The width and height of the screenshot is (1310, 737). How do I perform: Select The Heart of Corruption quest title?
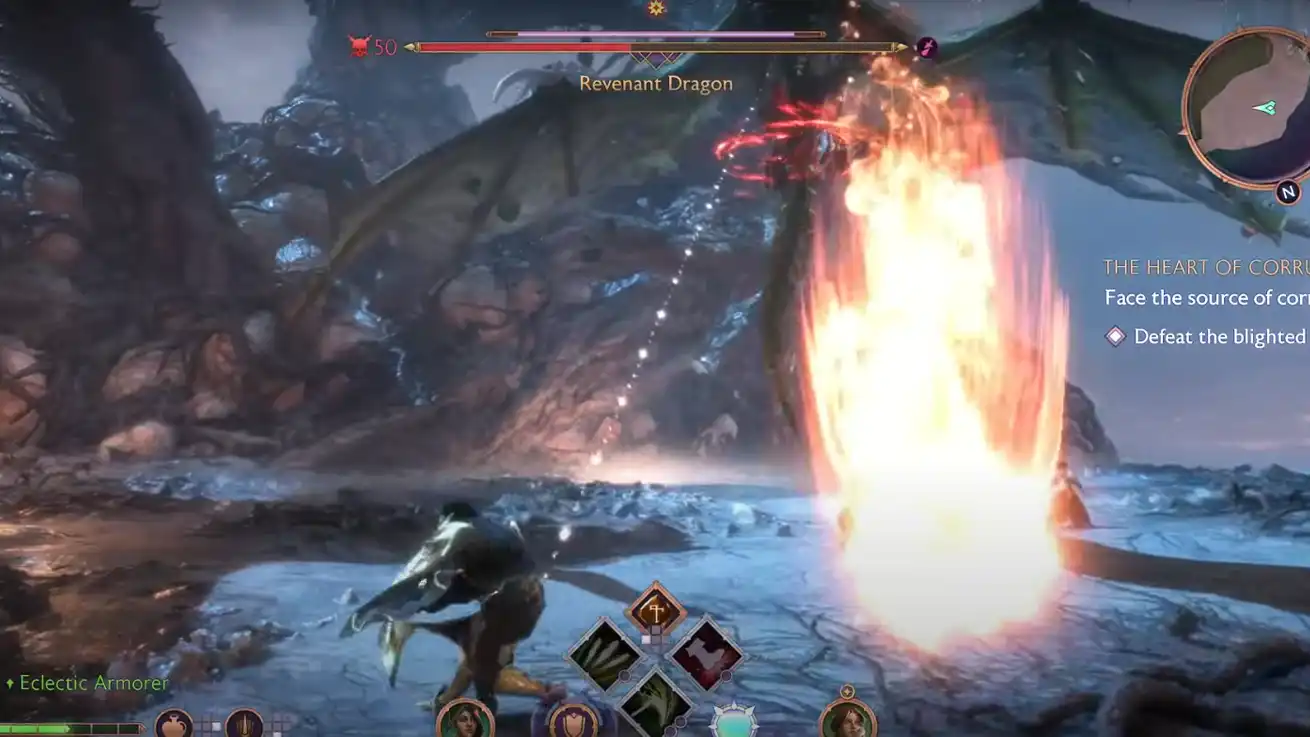pos(1205,267)
